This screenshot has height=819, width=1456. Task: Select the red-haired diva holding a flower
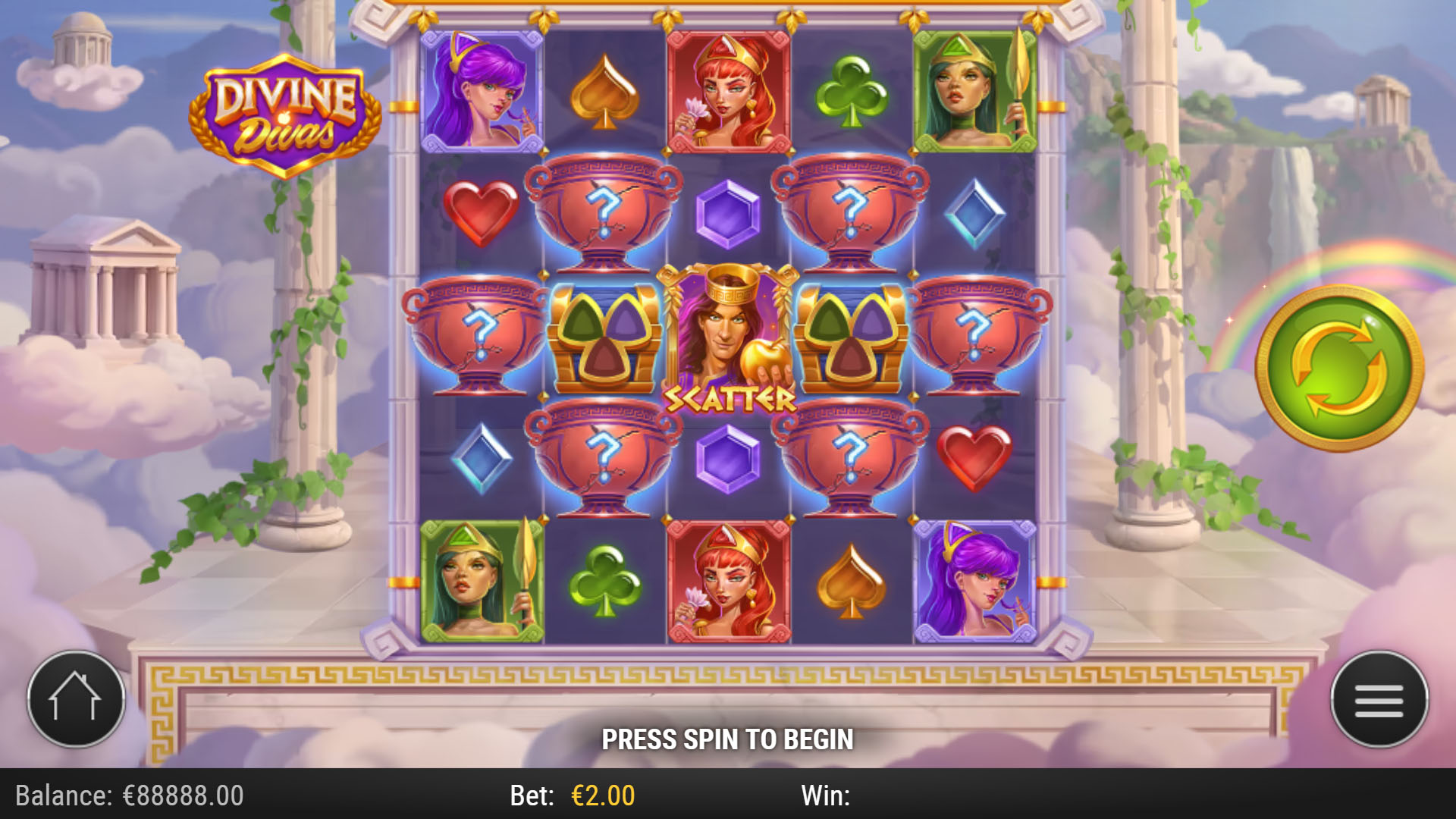pyautogui.click(x=728, y=91)
